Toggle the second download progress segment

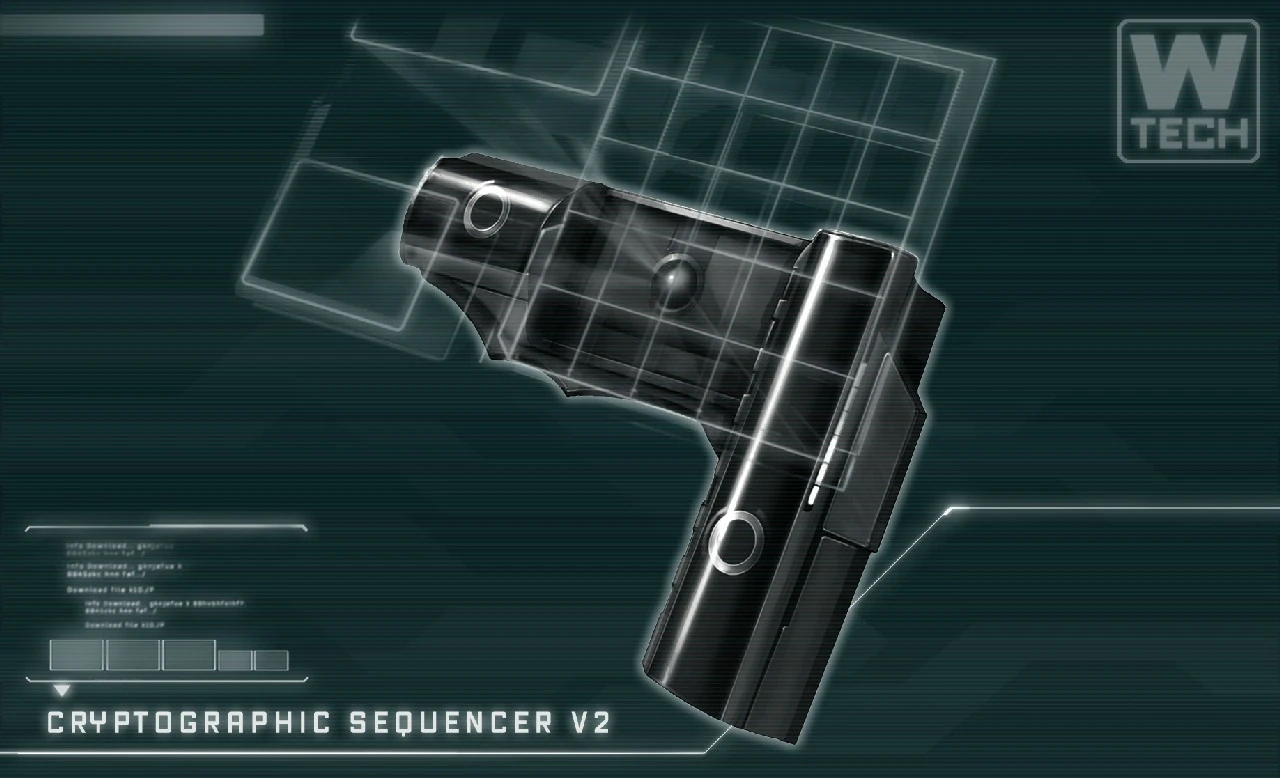tap(133, 654)
